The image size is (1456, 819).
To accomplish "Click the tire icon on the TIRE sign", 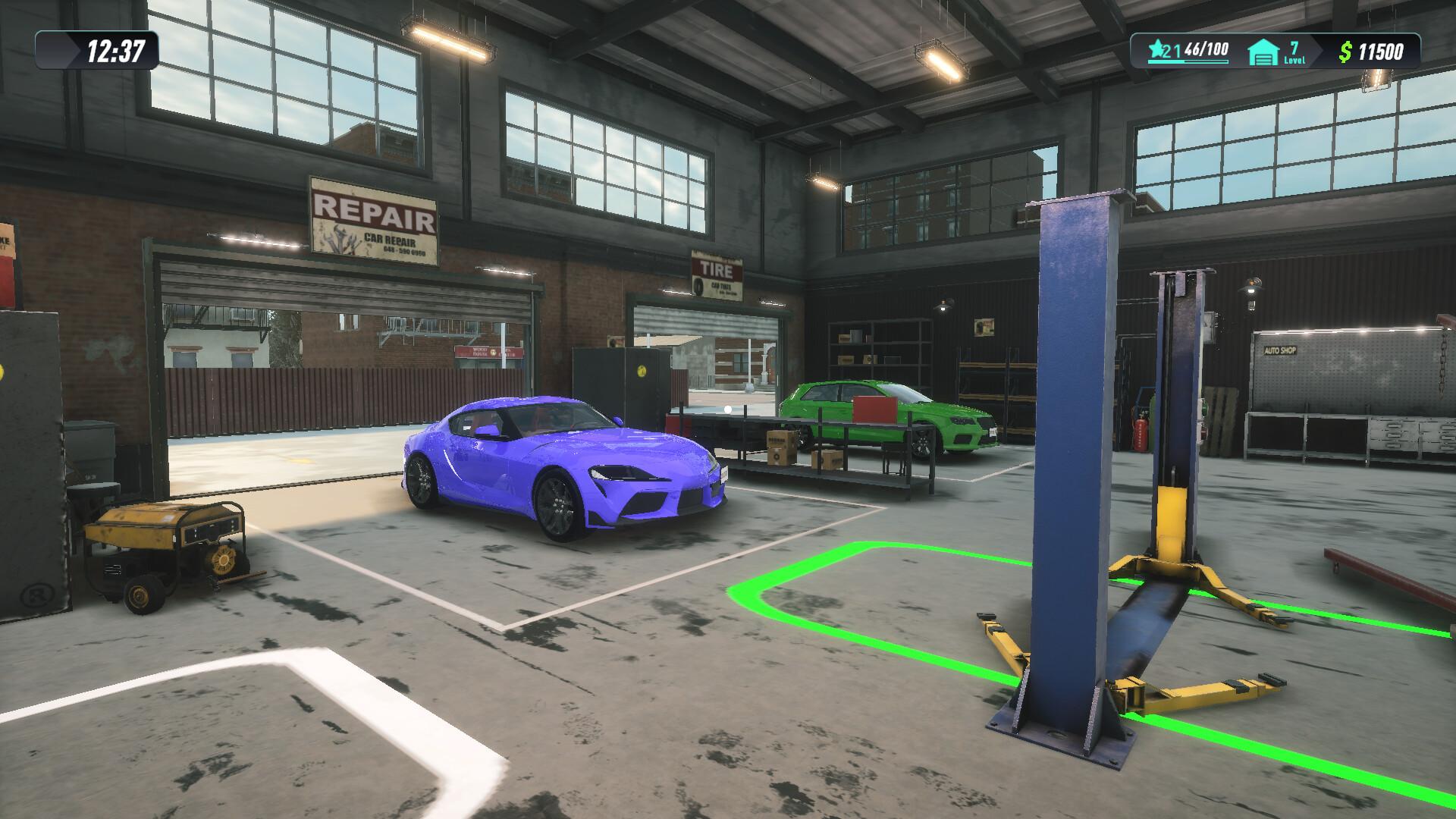I will click(699, 284).
